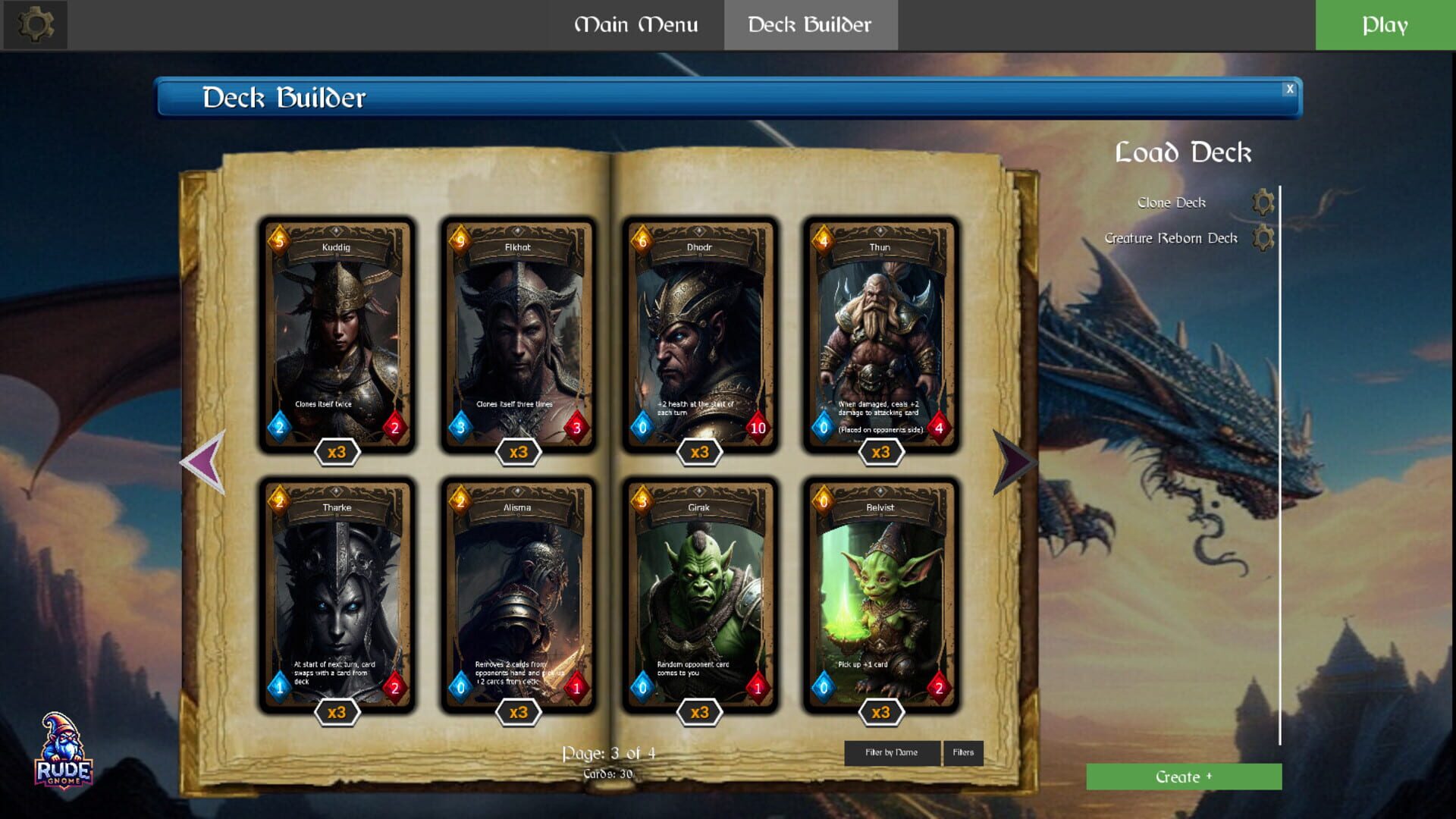Open the Filter by Name field
The height and width of the screenshot is (819, 1456).
[893, 752]
